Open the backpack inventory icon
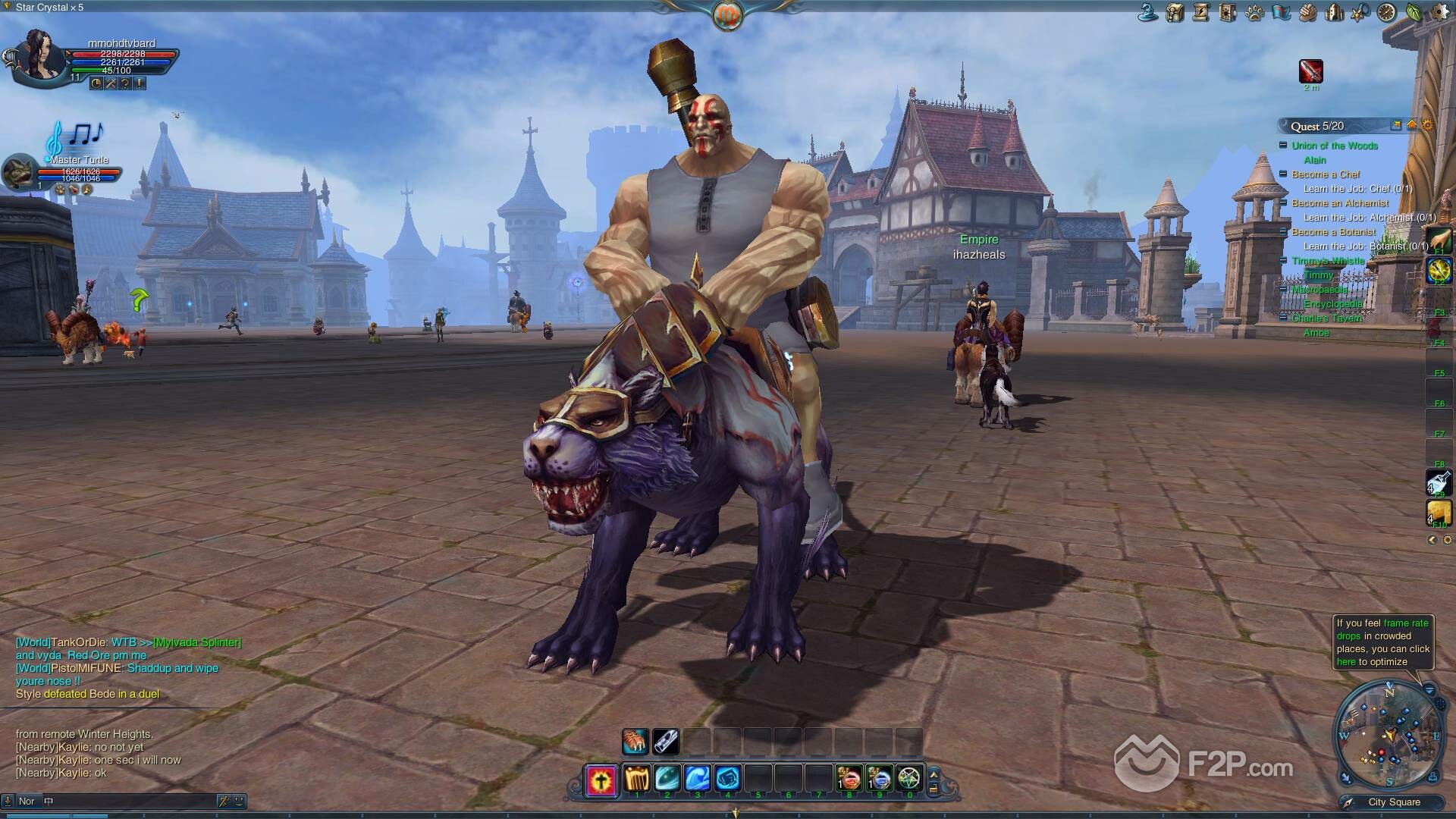Screen dimensions: 1456x819 [x=1175, y=12]
